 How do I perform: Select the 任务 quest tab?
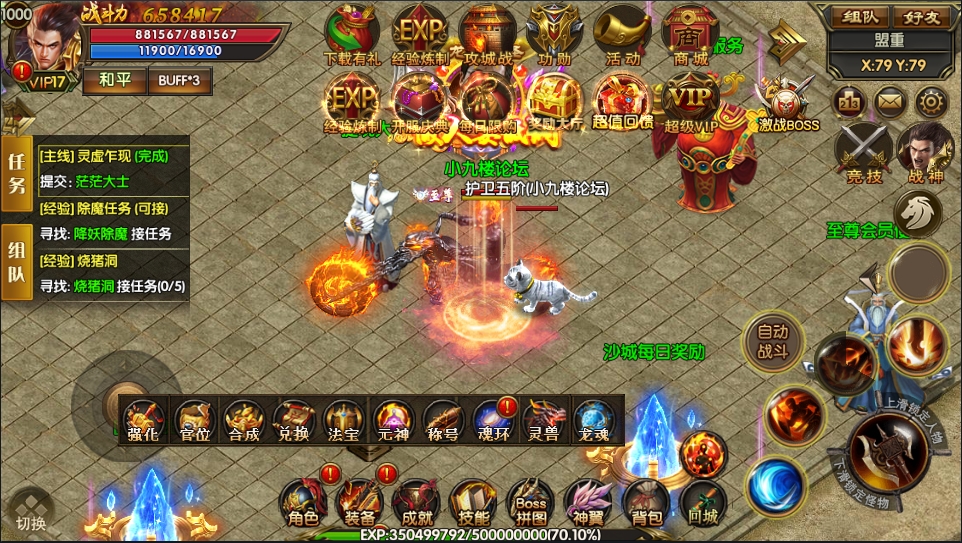16,173
